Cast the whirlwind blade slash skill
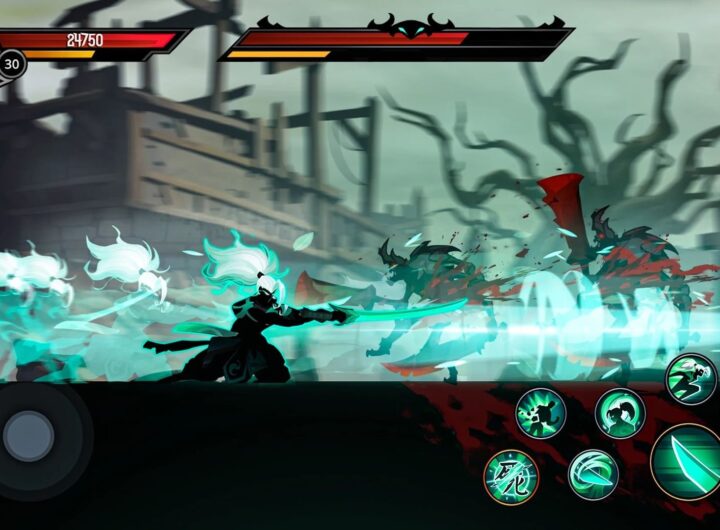720x530 pixels. coord(593,473)
